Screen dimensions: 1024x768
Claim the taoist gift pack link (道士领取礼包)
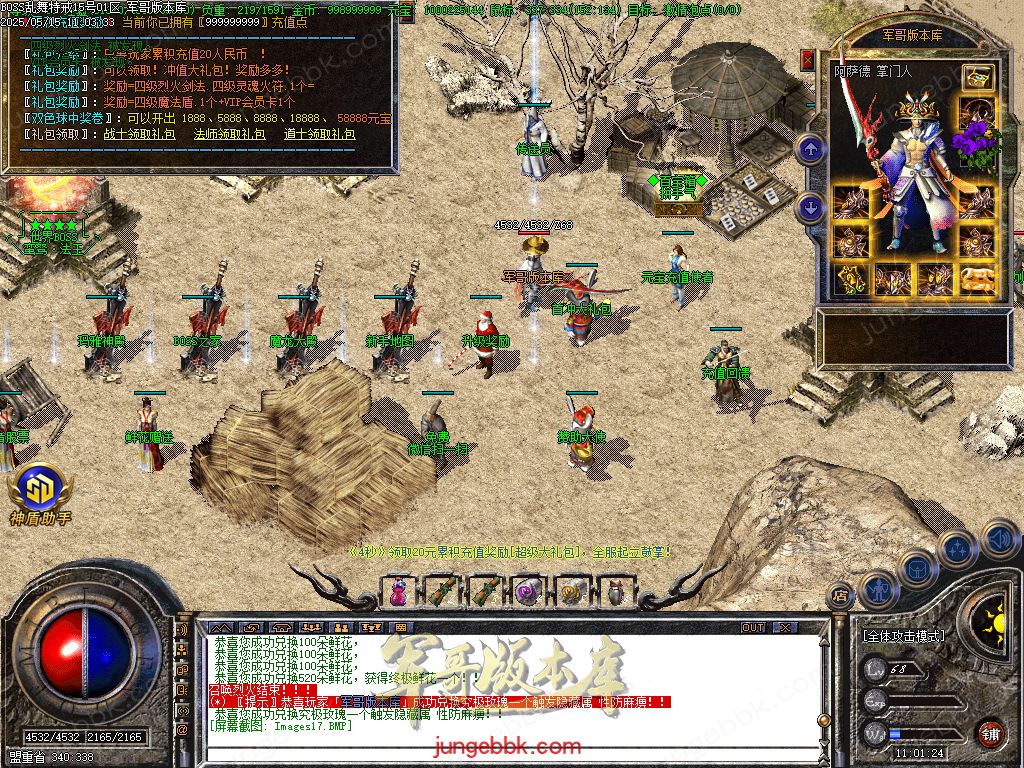pos(319,133)
